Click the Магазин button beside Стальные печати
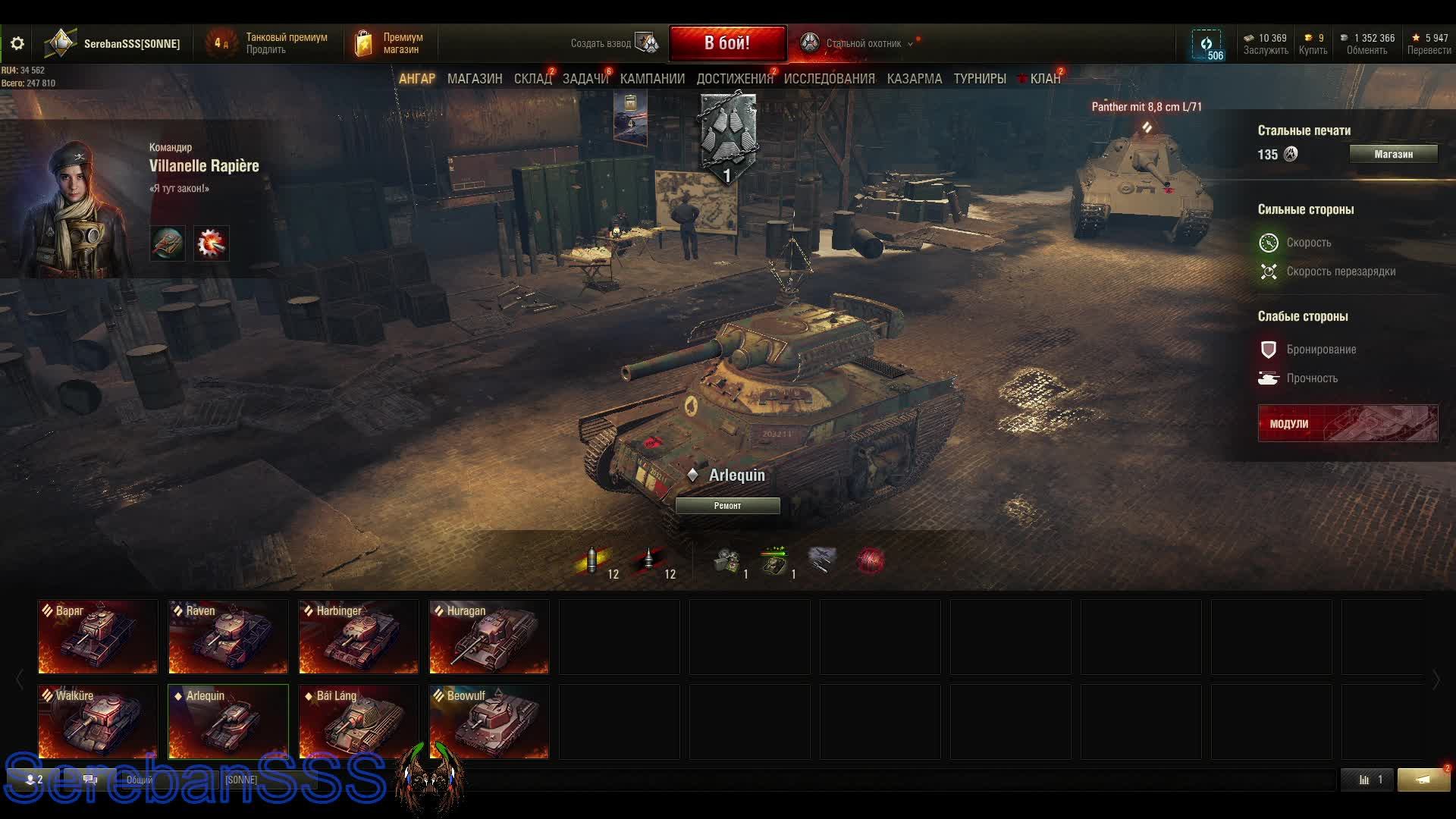This screenshot has width=1456, height=819. click(x=1393, y=154)
